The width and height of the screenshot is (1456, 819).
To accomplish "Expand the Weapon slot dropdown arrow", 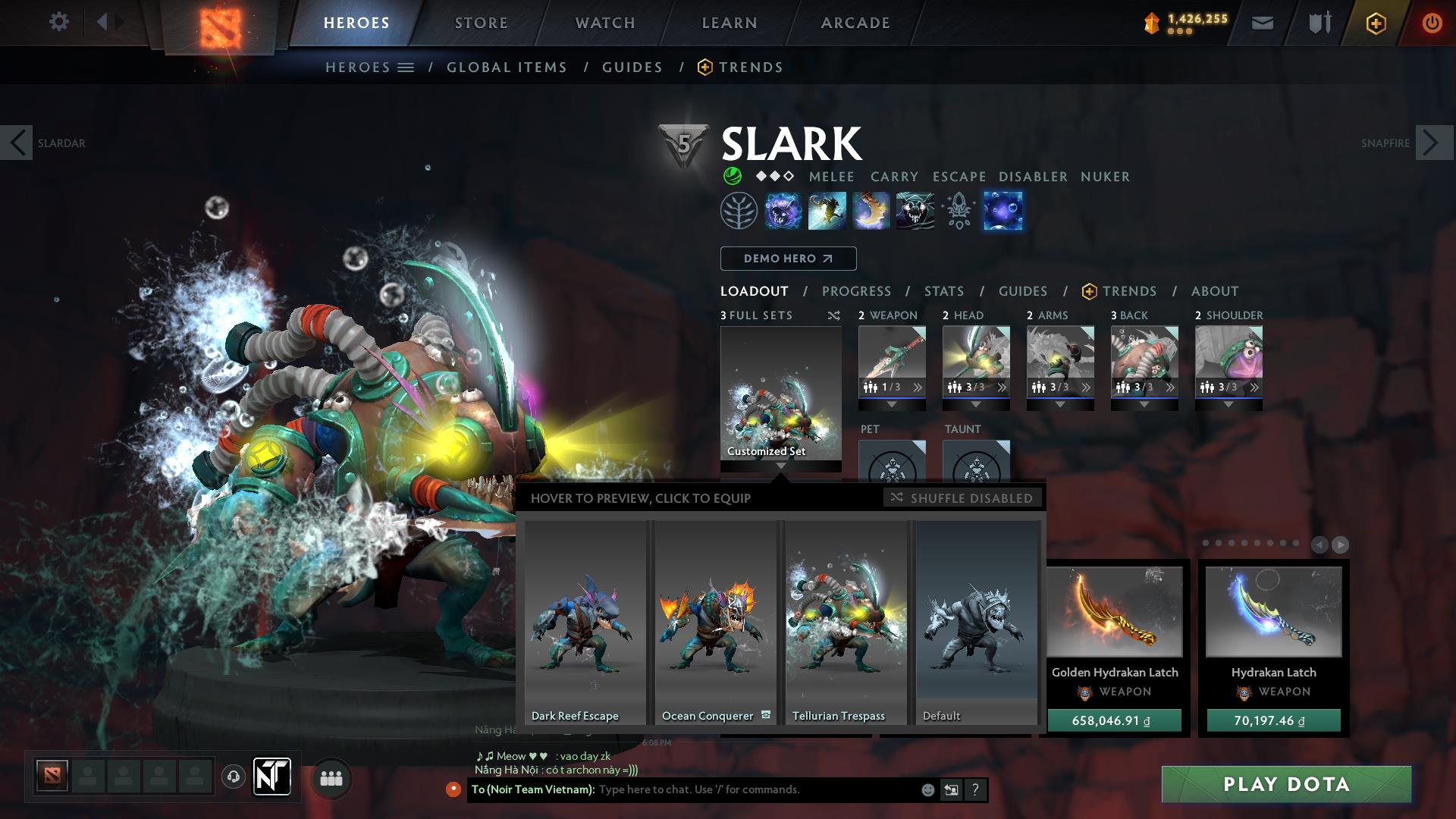I will pos(891,404).
